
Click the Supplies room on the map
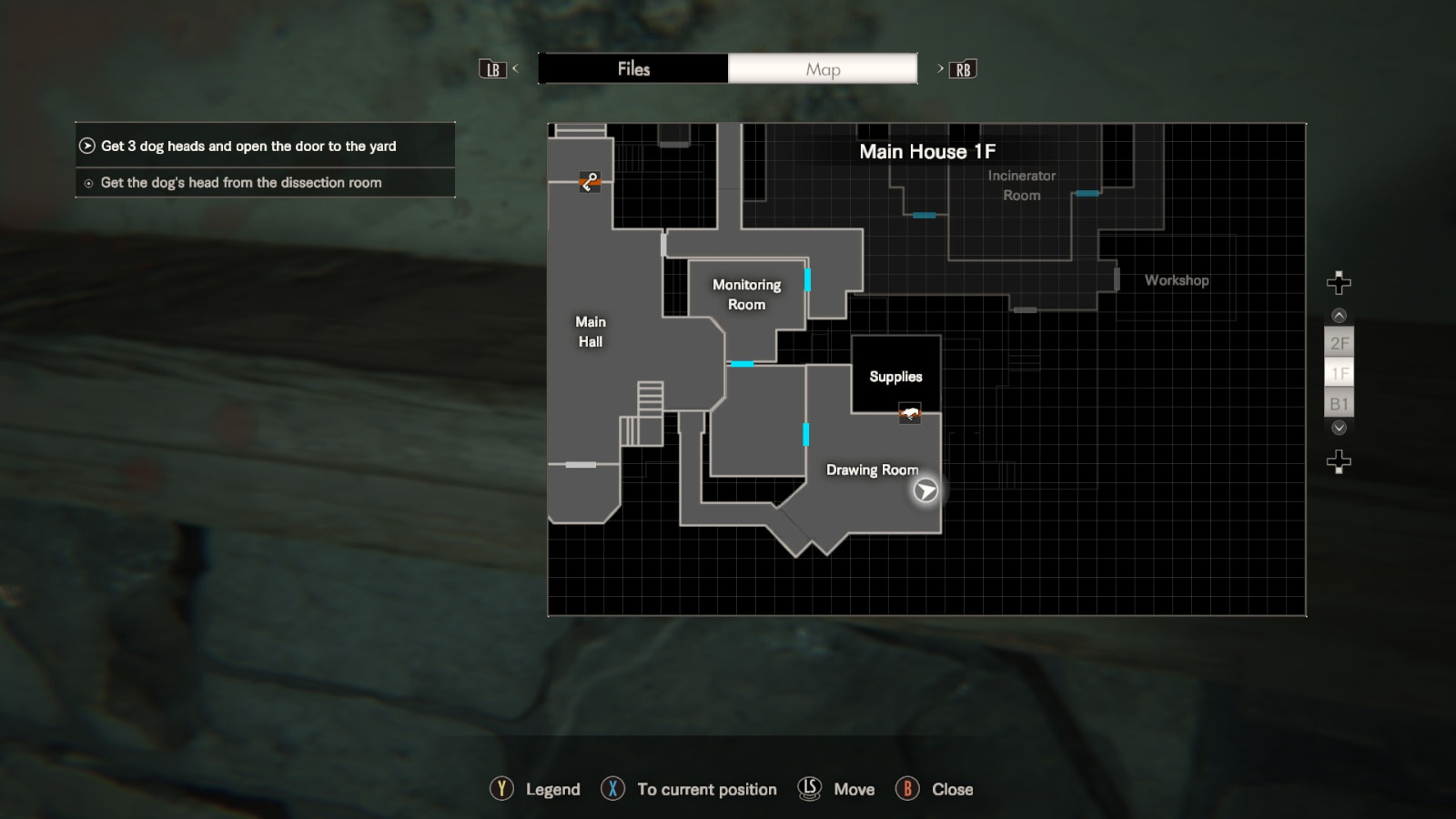click(895, 376)
